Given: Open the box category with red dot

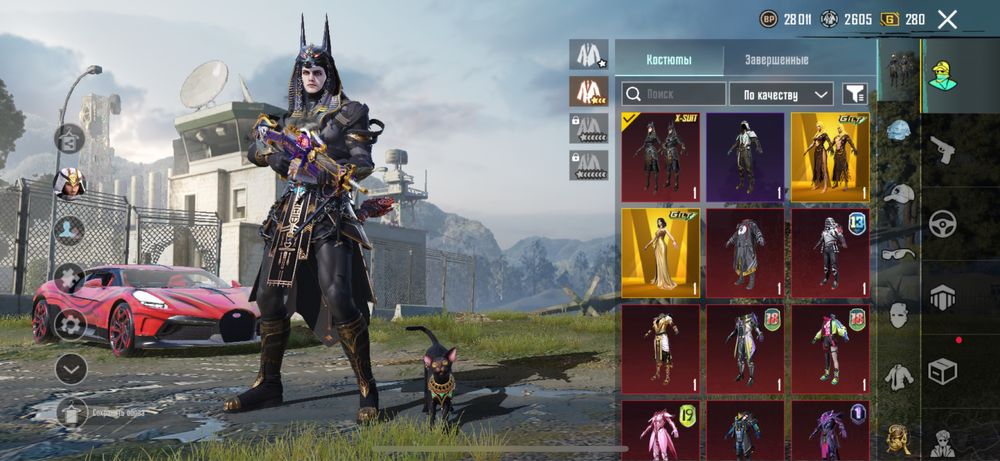Looking at the screenshot, I should [942, 370].
